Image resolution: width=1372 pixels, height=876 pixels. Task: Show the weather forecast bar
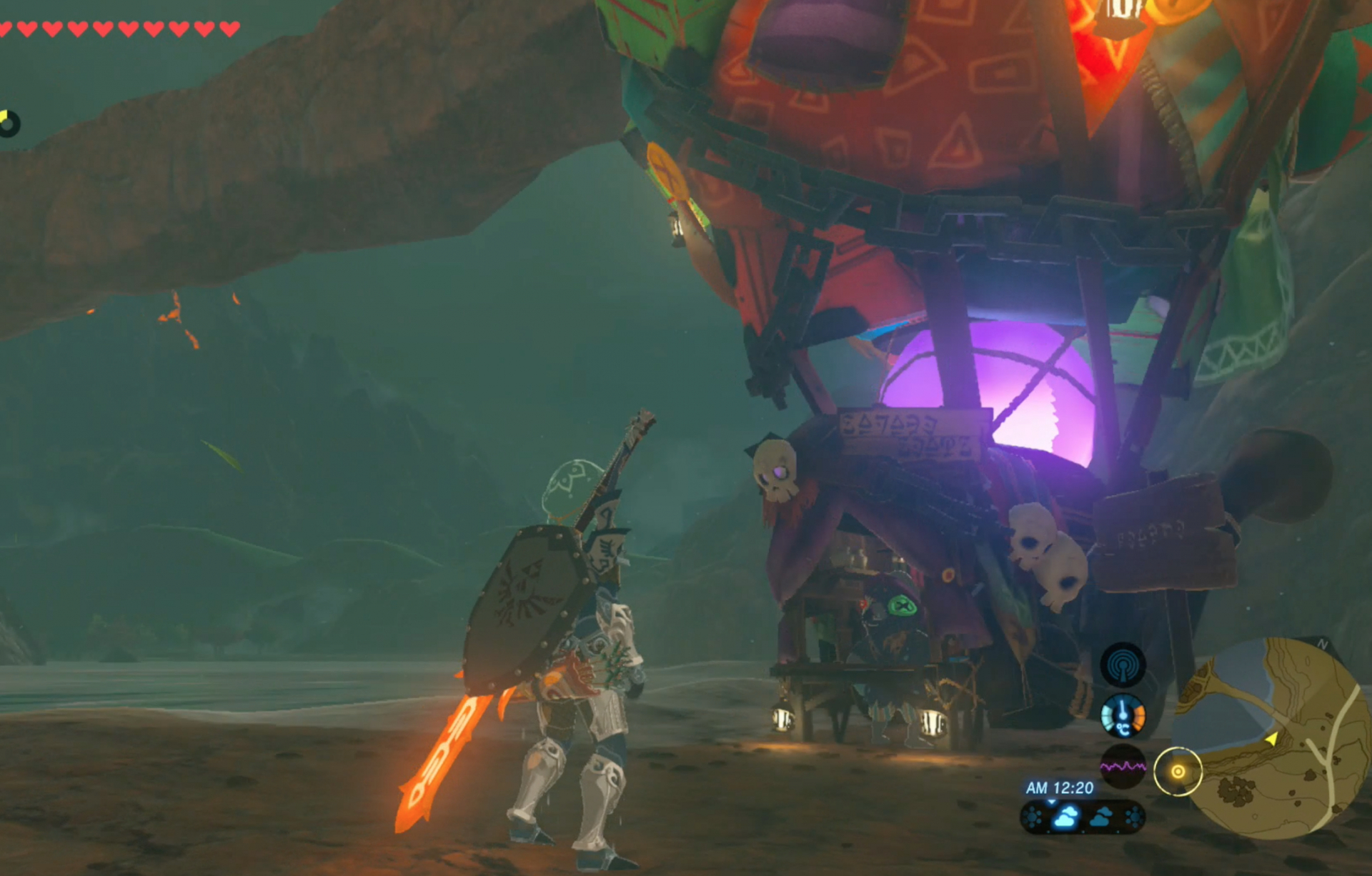click(x=1083, y=817)
